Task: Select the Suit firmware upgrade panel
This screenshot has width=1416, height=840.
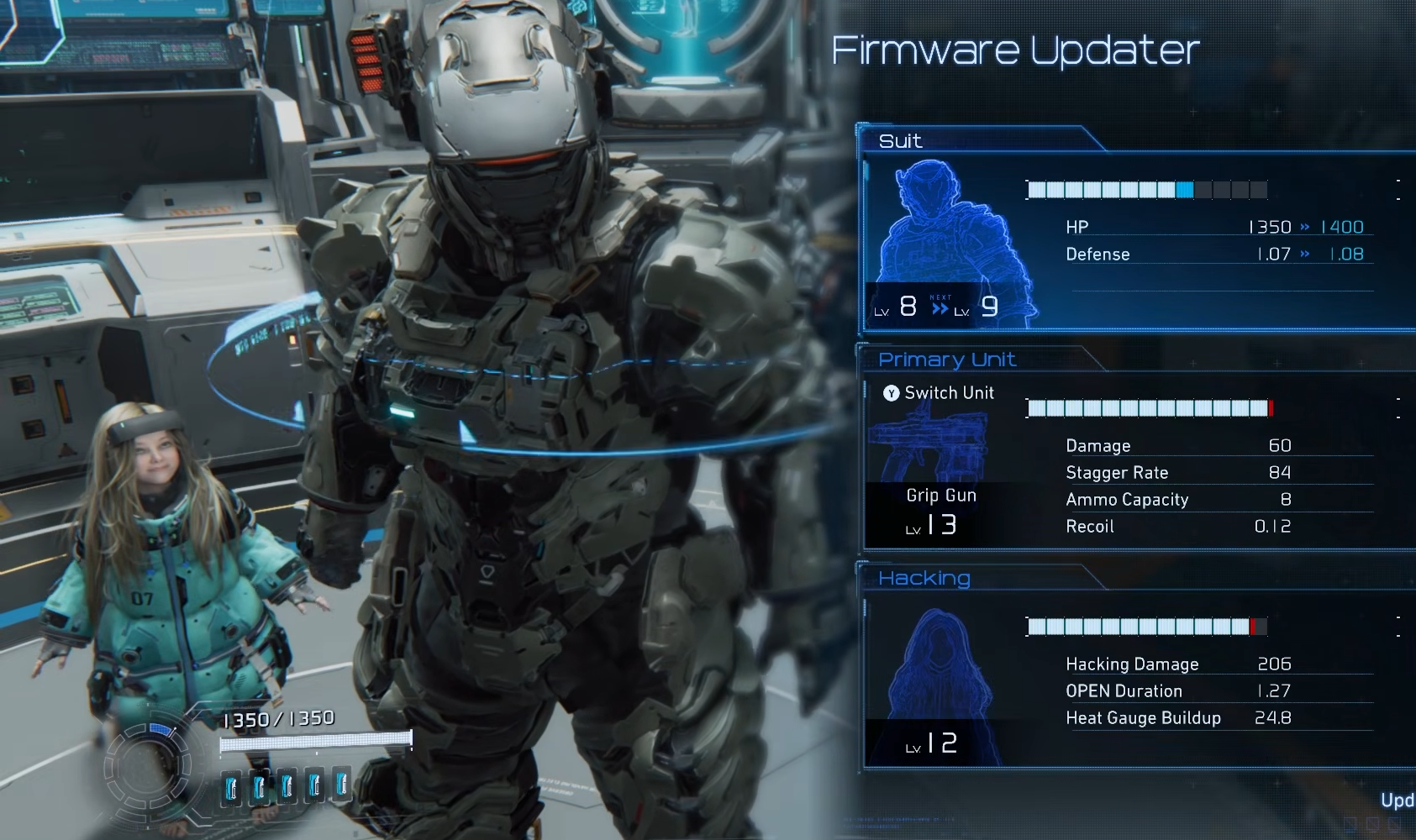Action: (x=1134, y=240)
